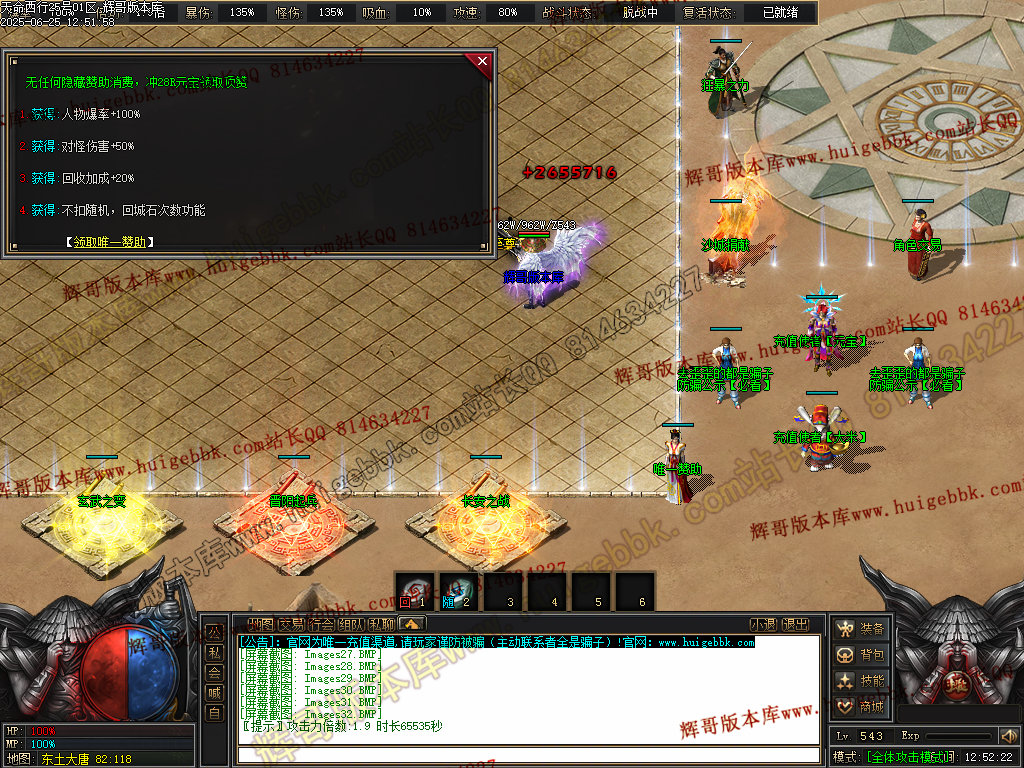The image size is (1024, 768).
Task: Open the 私聊 private chat button
Action: (381, 625)
